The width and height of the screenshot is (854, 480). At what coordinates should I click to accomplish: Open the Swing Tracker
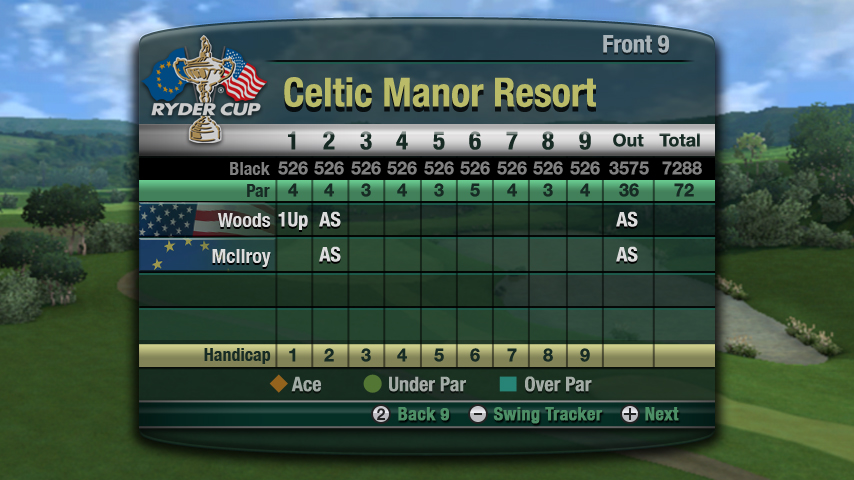pos(535,414)
